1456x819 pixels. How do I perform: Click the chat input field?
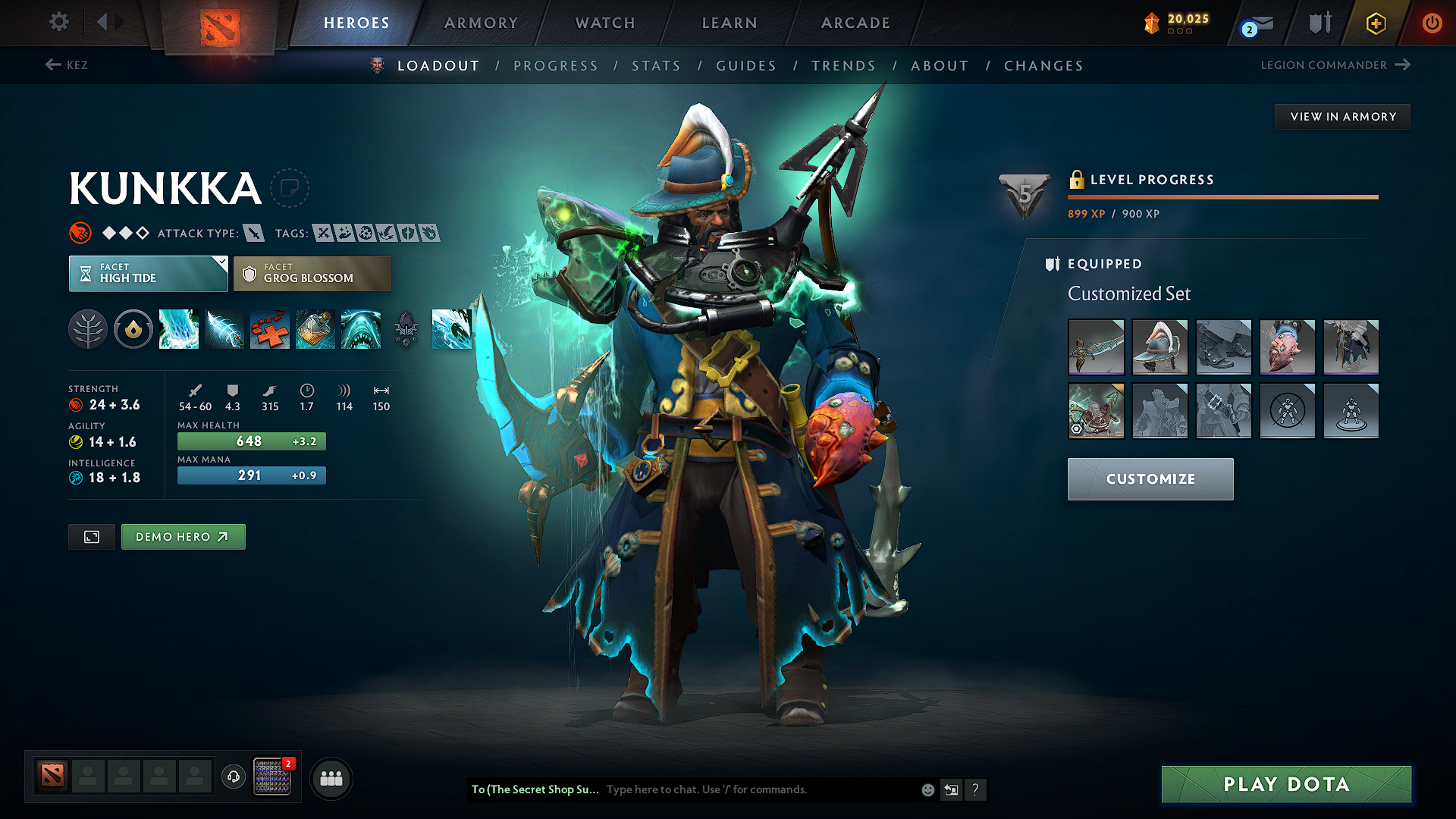pyautogui.click(x=758, y=789)
